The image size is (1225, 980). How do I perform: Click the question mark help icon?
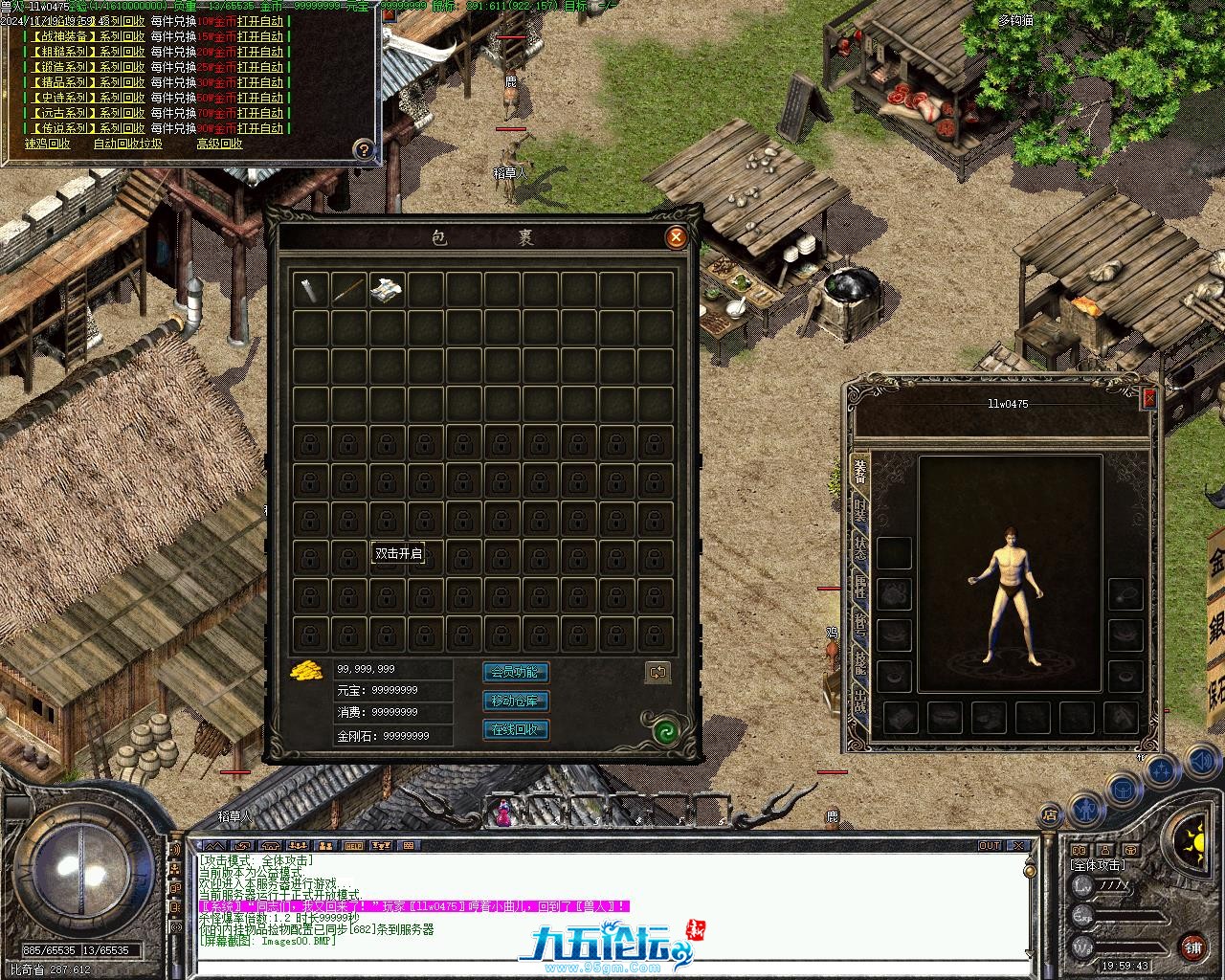point(364,149)
